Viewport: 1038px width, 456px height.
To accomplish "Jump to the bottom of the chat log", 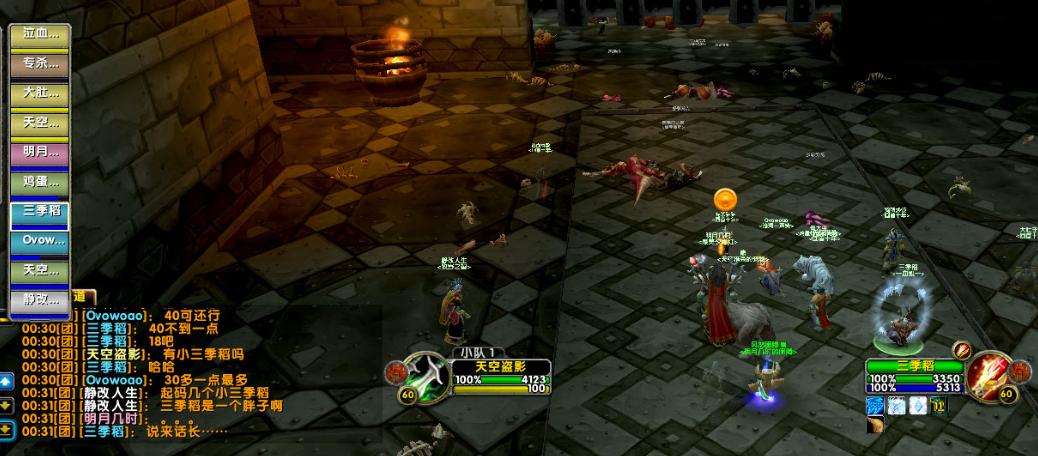I will pos(6,430).
